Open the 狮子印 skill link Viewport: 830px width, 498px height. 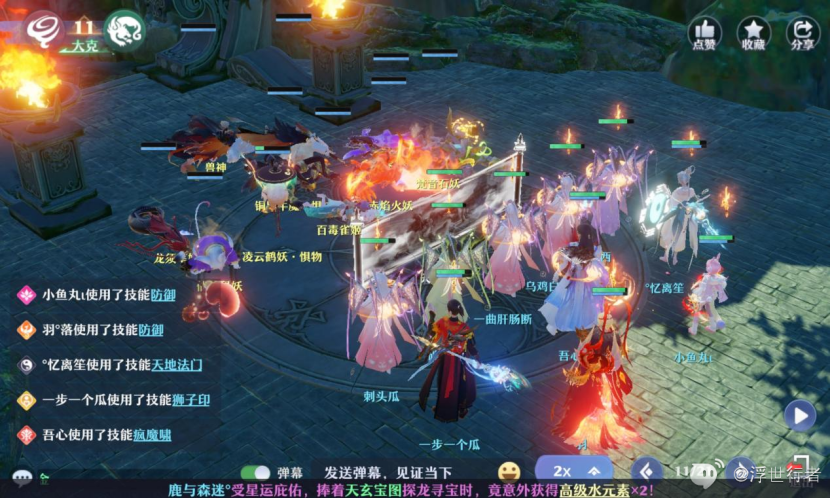click(190, 400)
